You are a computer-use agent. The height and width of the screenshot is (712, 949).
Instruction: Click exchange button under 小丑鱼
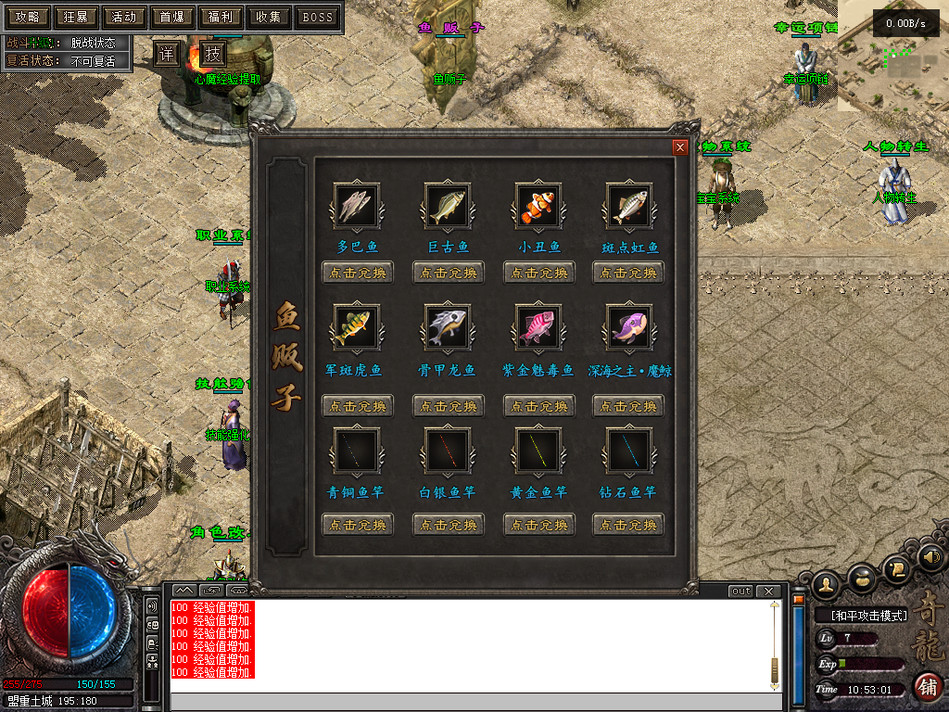(538, 272)
